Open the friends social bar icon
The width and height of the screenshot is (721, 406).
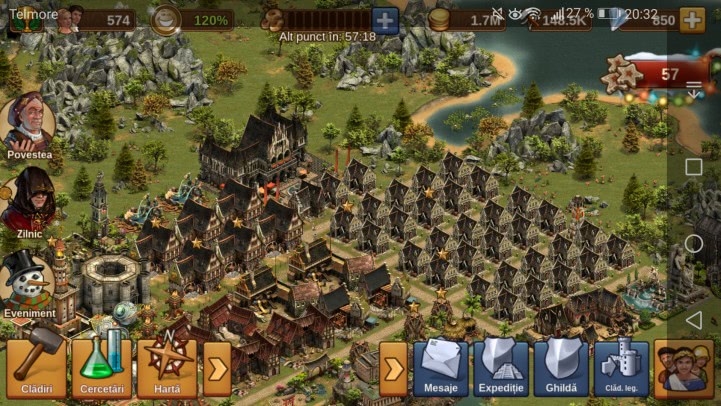pyautogui.click(x=683, y=367)
